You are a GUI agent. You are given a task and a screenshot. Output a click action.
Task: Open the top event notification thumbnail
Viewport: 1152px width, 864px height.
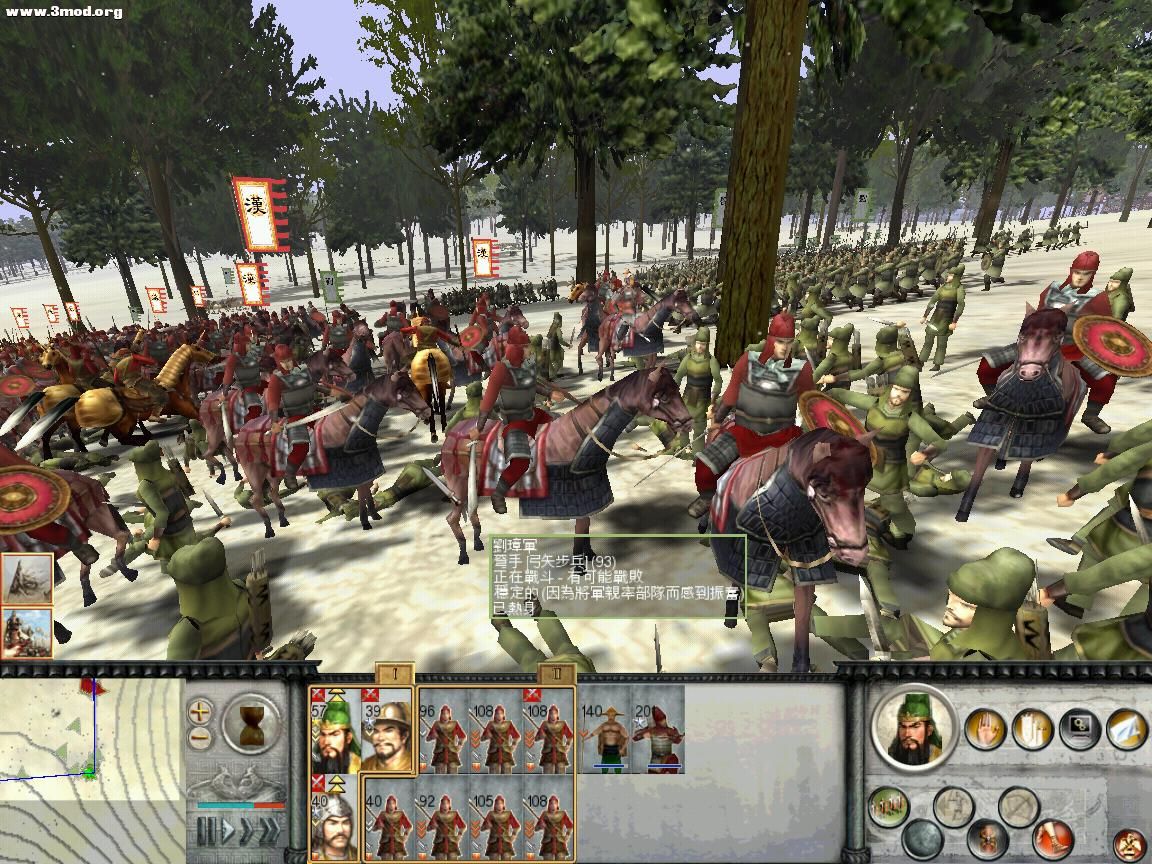click(x=27, y=578)
